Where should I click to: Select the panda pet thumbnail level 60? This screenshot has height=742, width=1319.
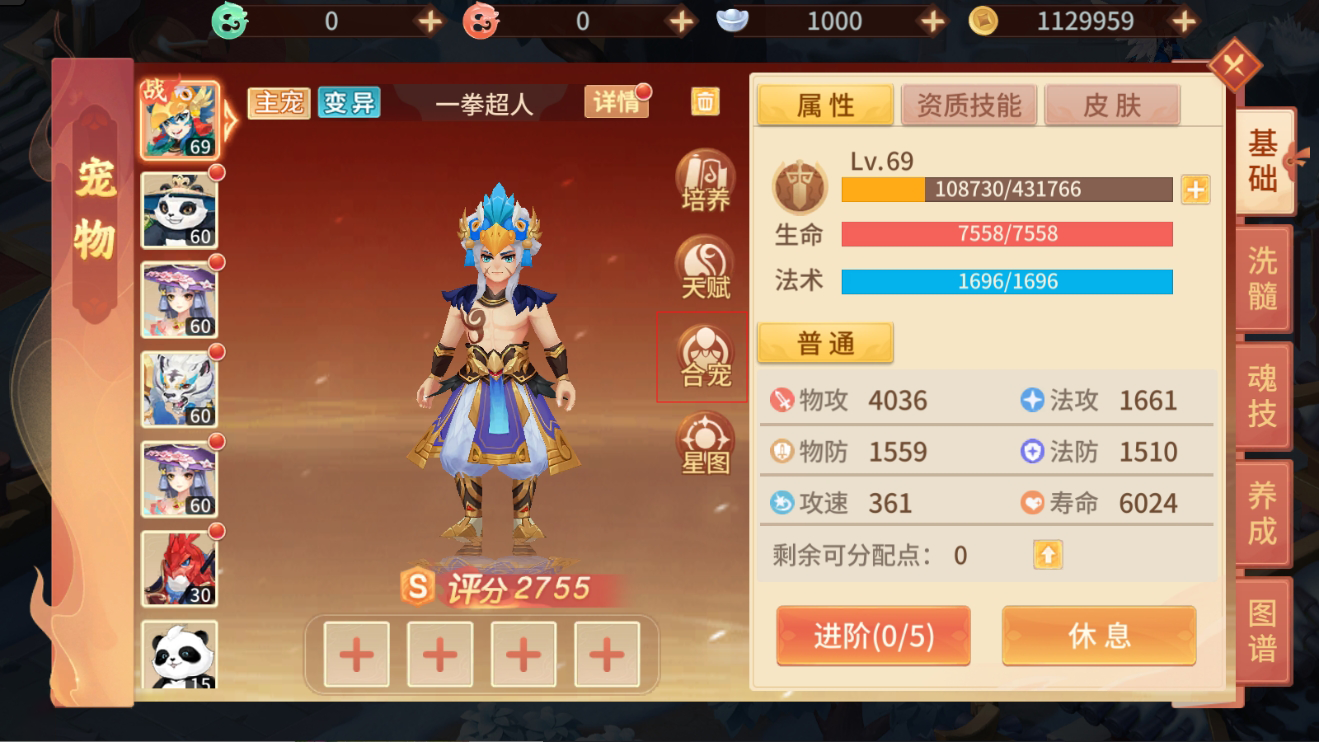coord(180,212)
